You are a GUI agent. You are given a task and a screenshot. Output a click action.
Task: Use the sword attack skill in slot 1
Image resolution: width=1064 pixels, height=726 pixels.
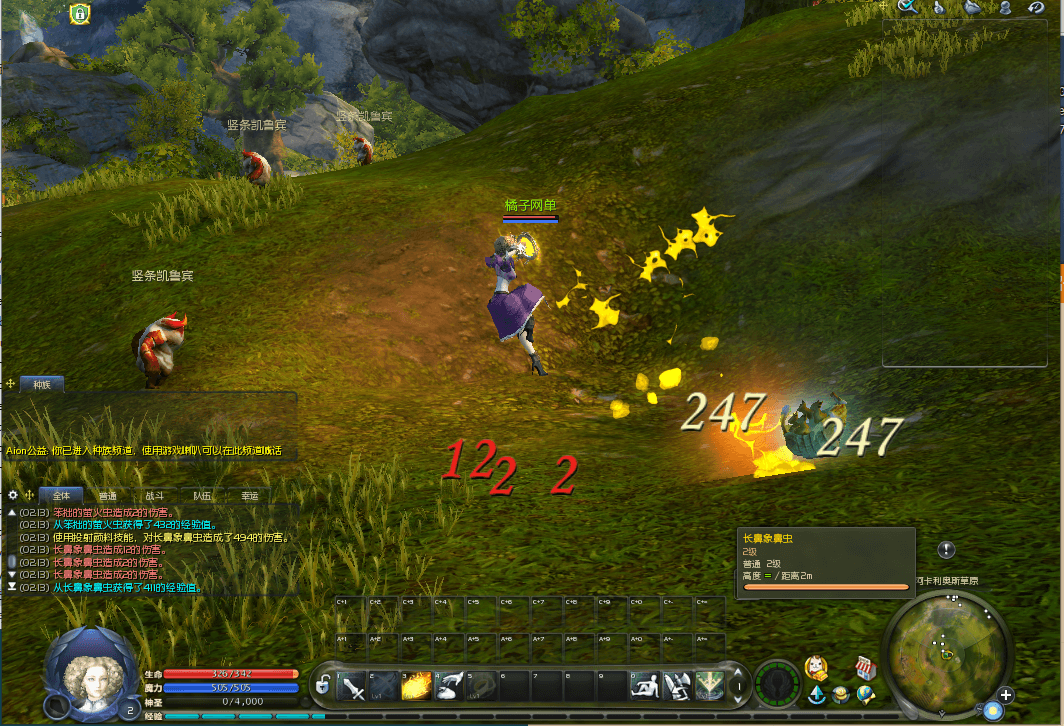coord(353,686)
